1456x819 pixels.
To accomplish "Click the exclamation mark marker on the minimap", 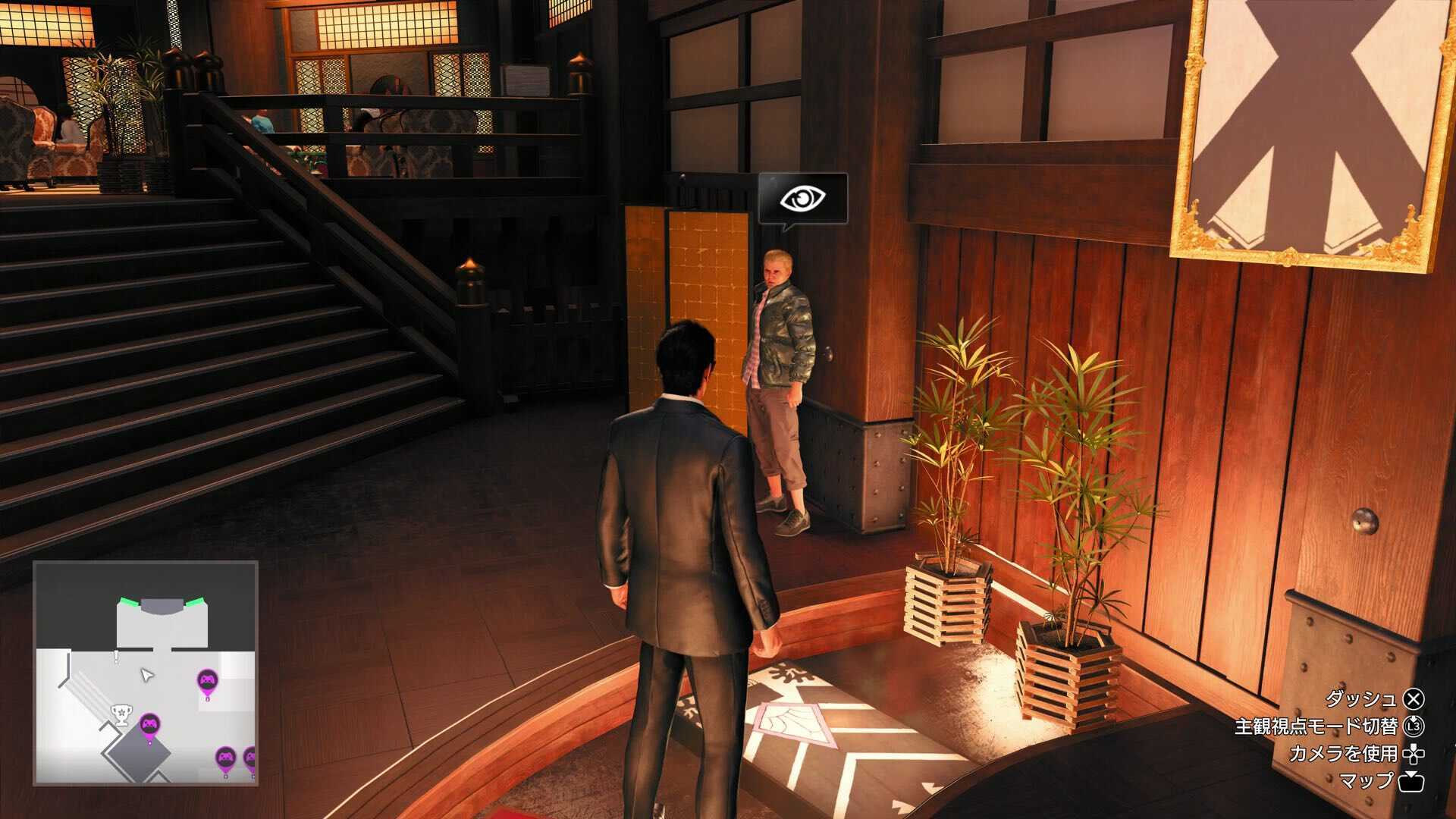I will click(x=116, y=655).
